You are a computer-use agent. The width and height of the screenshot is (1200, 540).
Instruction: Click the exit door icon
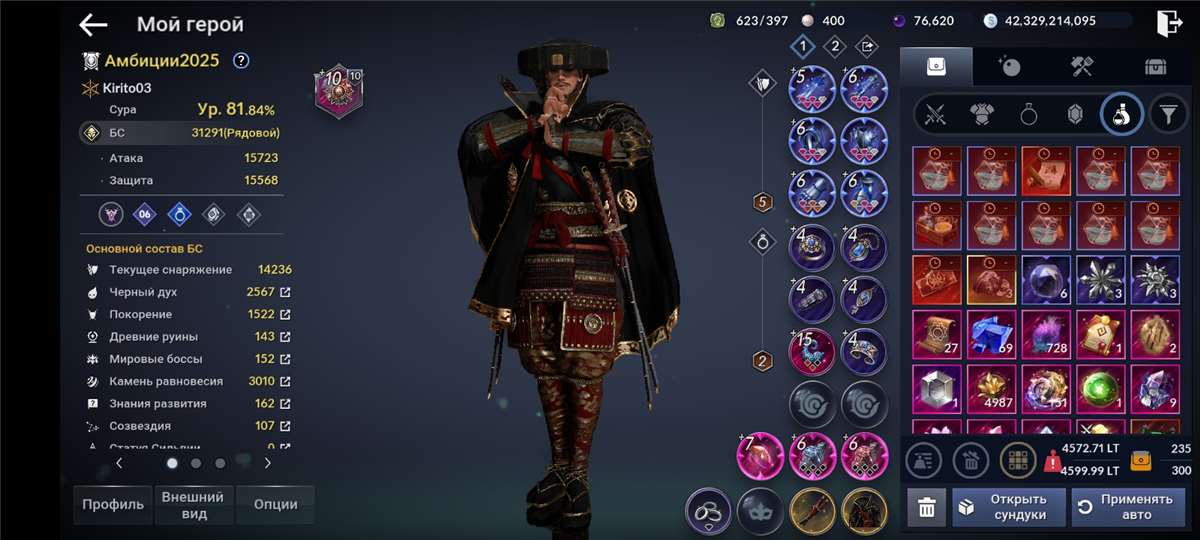pos(1169,23)
